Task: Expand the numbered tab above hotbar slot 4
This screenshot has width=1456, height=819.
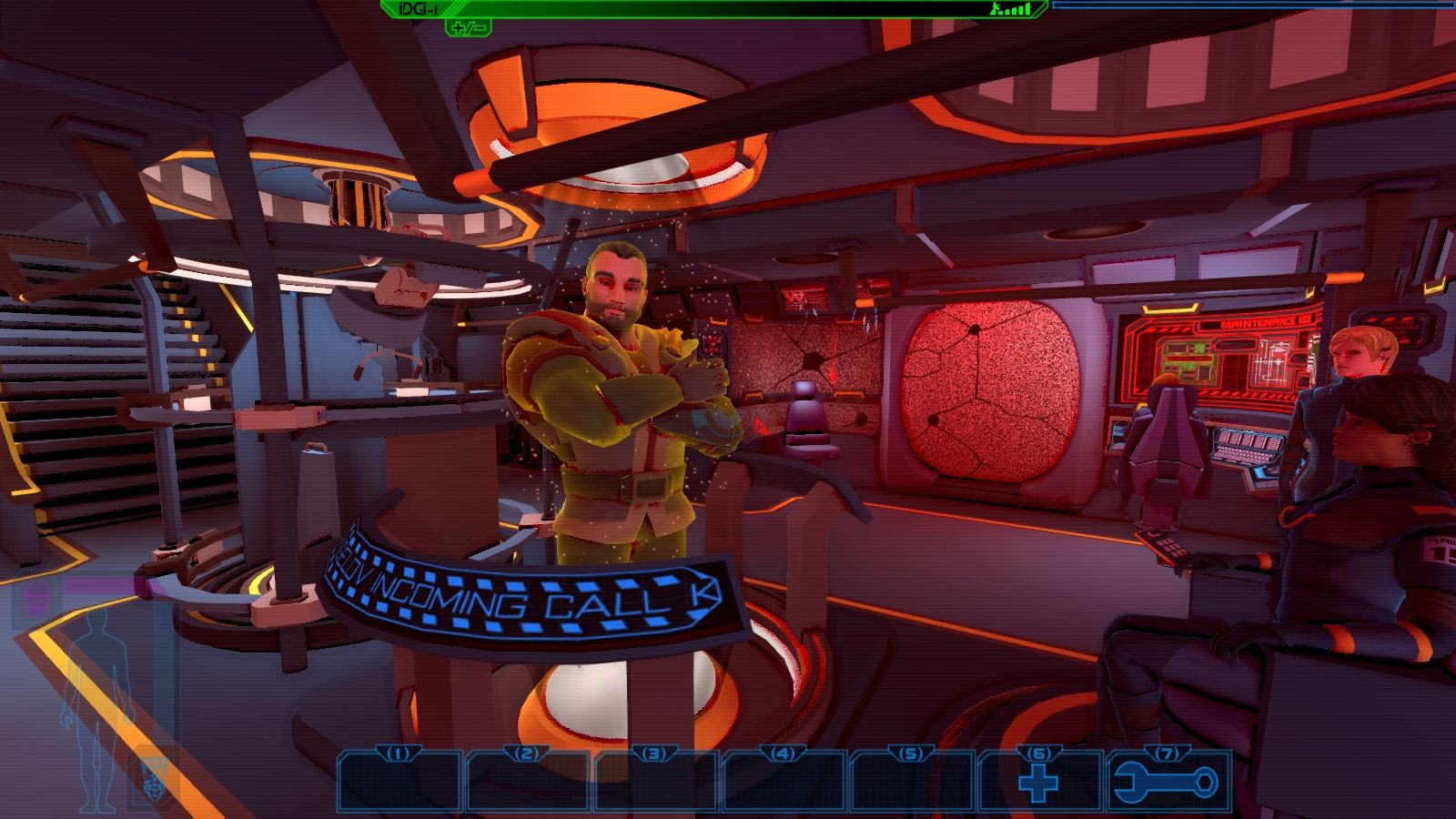Action: tap(781, 753)
